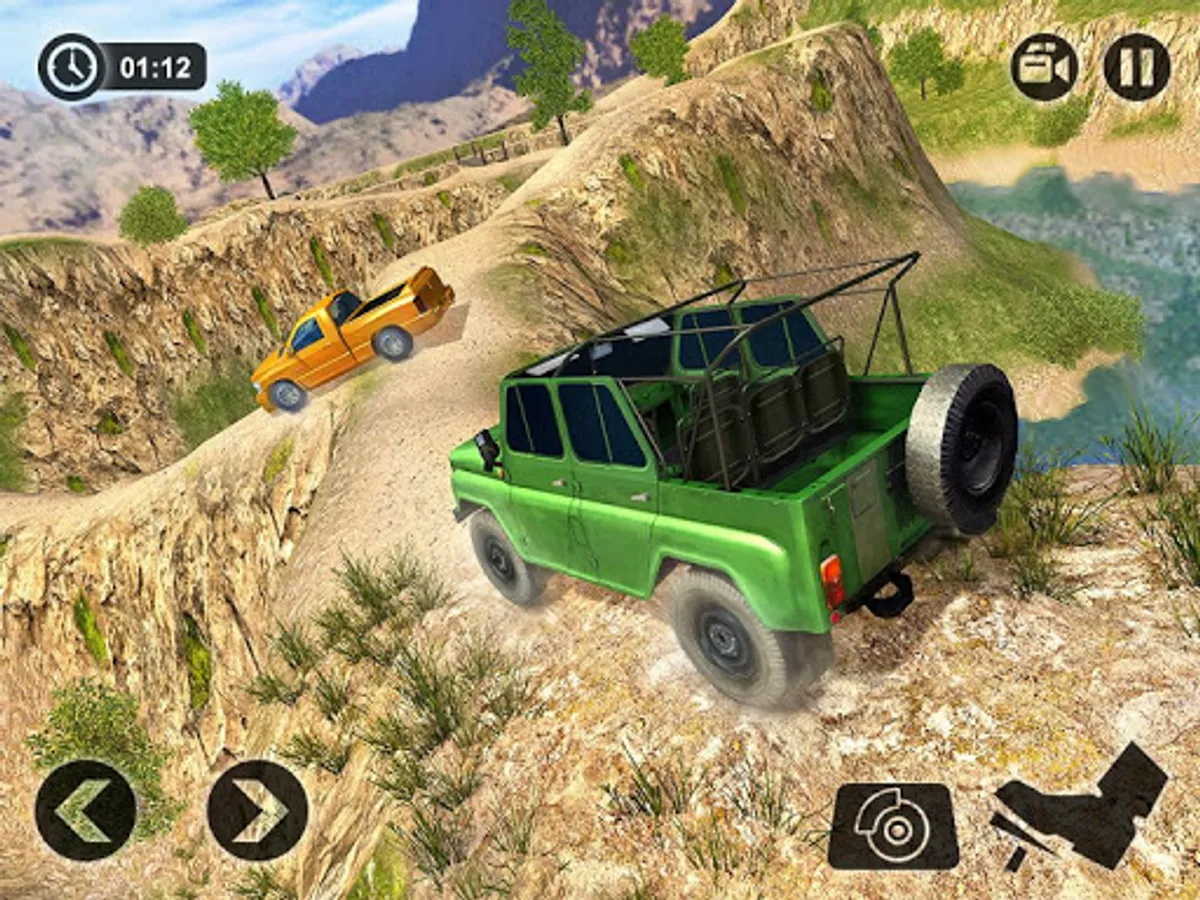Image resolution: width=1200 pixels, height=900 pixels.
Task: Steer right with the right arrow
Action: 258,810
